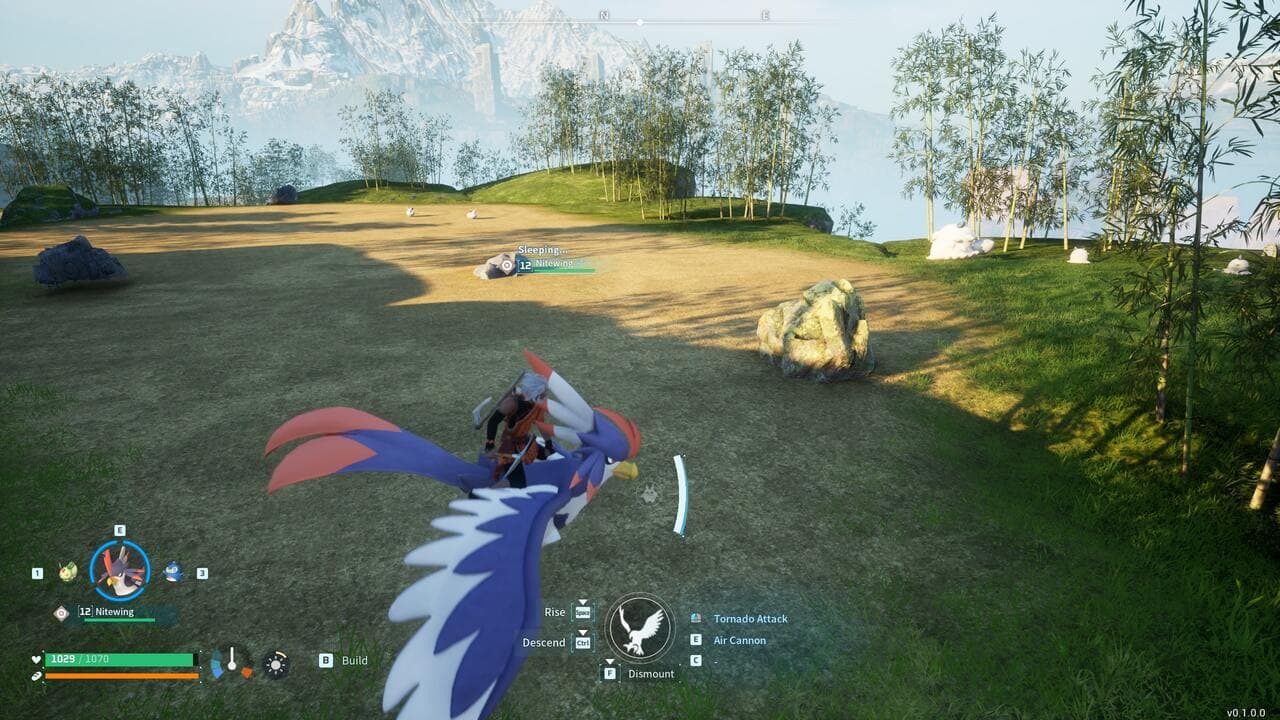Click the Dismount label
This screenshot has height=720, width=1280.
coord(651,674)
